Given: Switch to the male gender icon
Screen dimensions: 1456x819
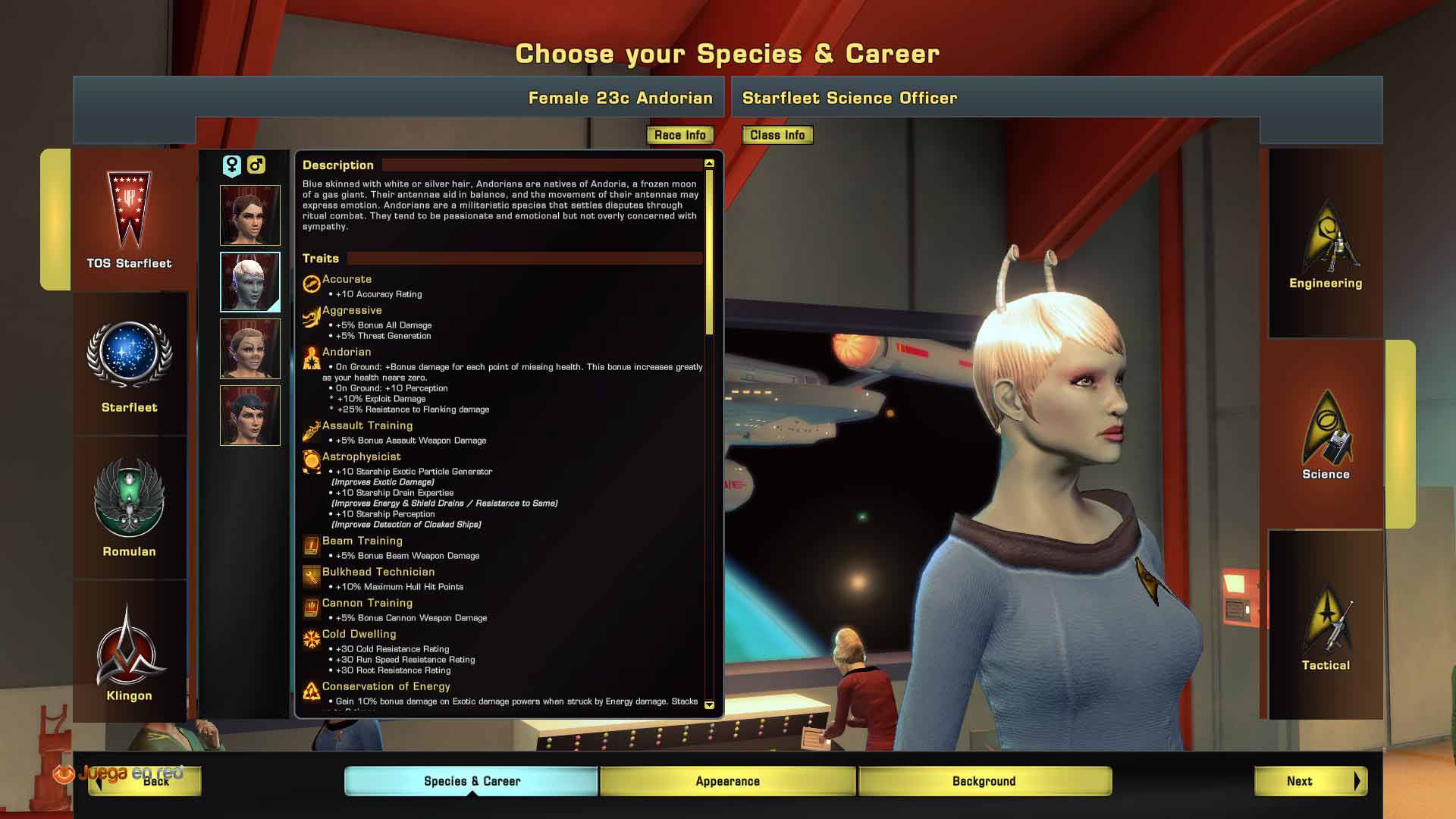Looking at the screenshot, I should point(256,165).
